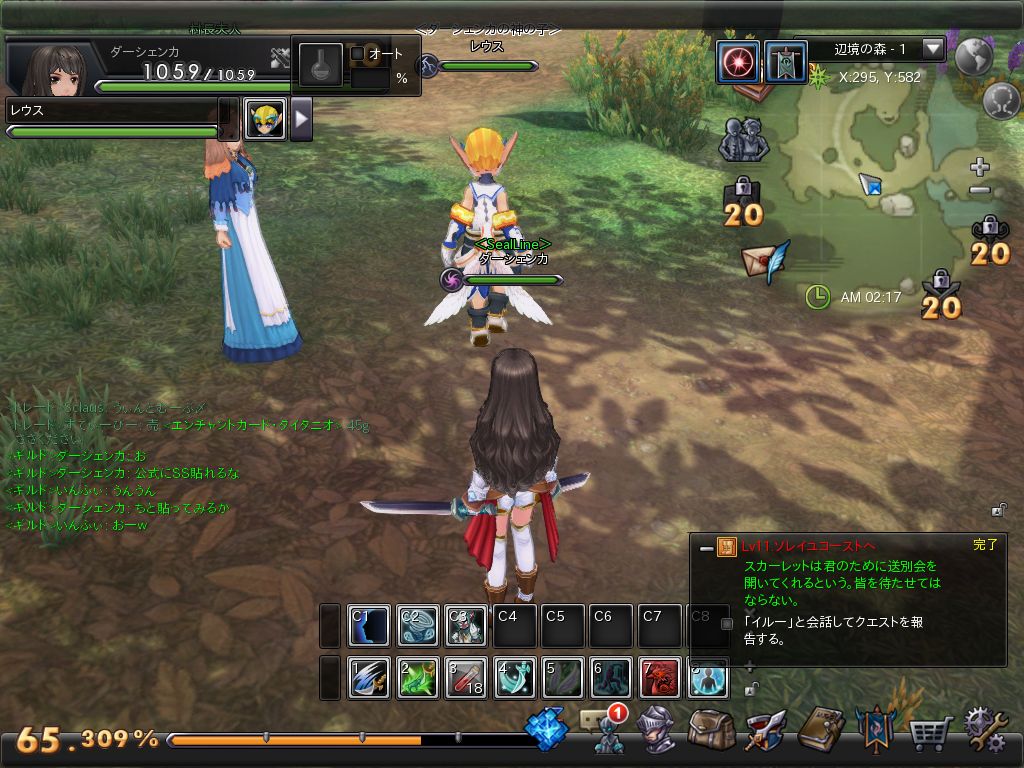Screen dimensions: 1024x768
Task: Use the blade skill in hotbar slot 1
Action: click(369, 678)
